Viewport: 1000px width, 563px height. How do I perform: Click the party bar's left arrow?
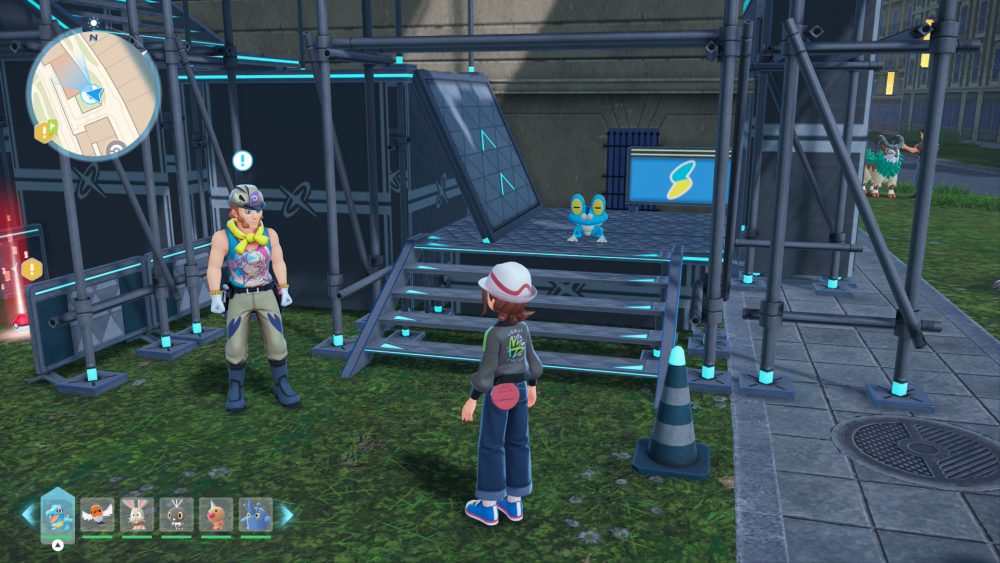pos(27,515)
